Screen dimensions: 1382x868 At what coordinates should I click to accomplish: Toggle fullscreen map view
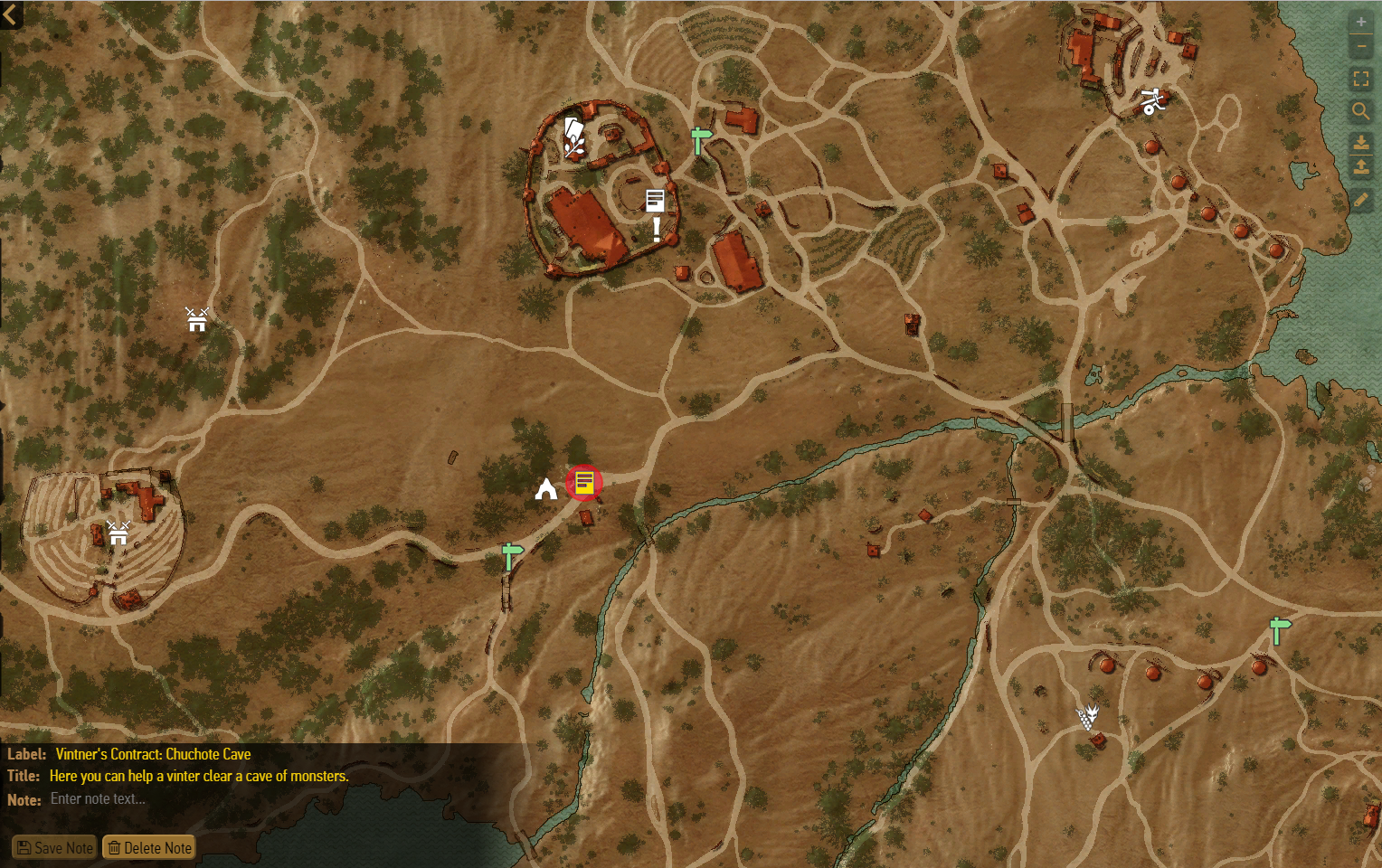tap(1361, 79)
